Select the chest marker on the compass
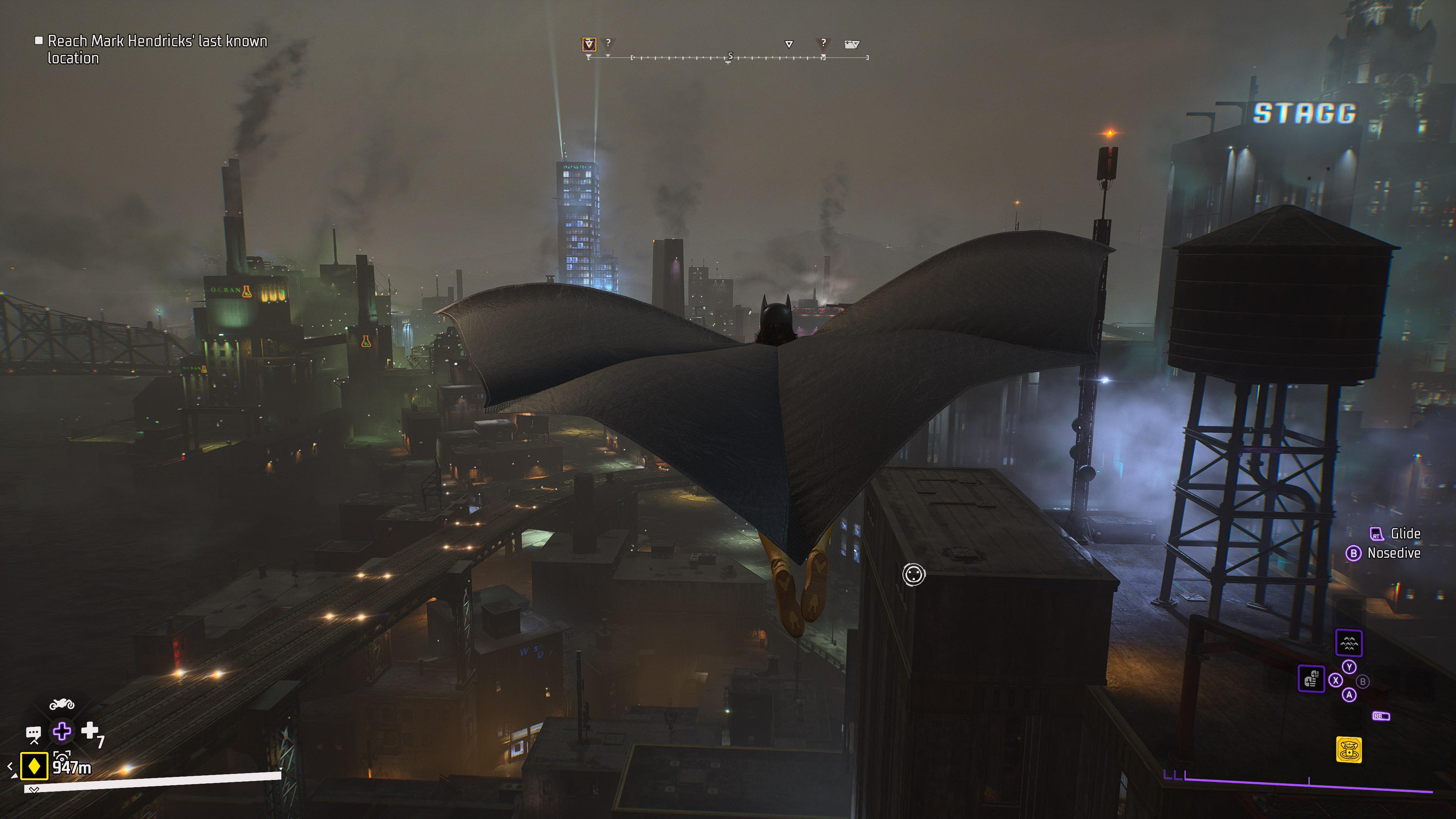 [x=851, y=44]
